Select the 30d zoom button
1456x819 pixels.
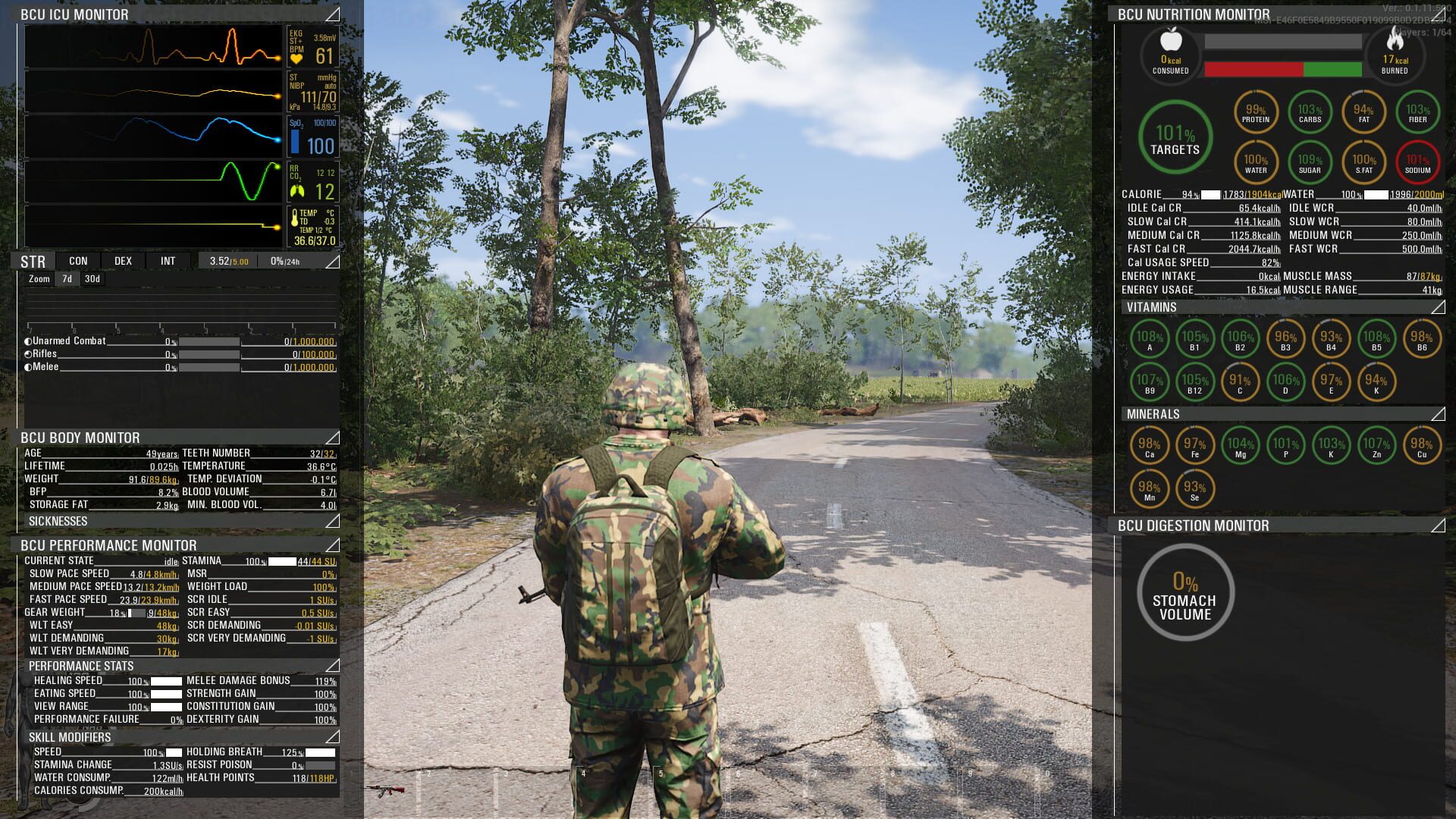pyautogui.click(x=93, y=278)
